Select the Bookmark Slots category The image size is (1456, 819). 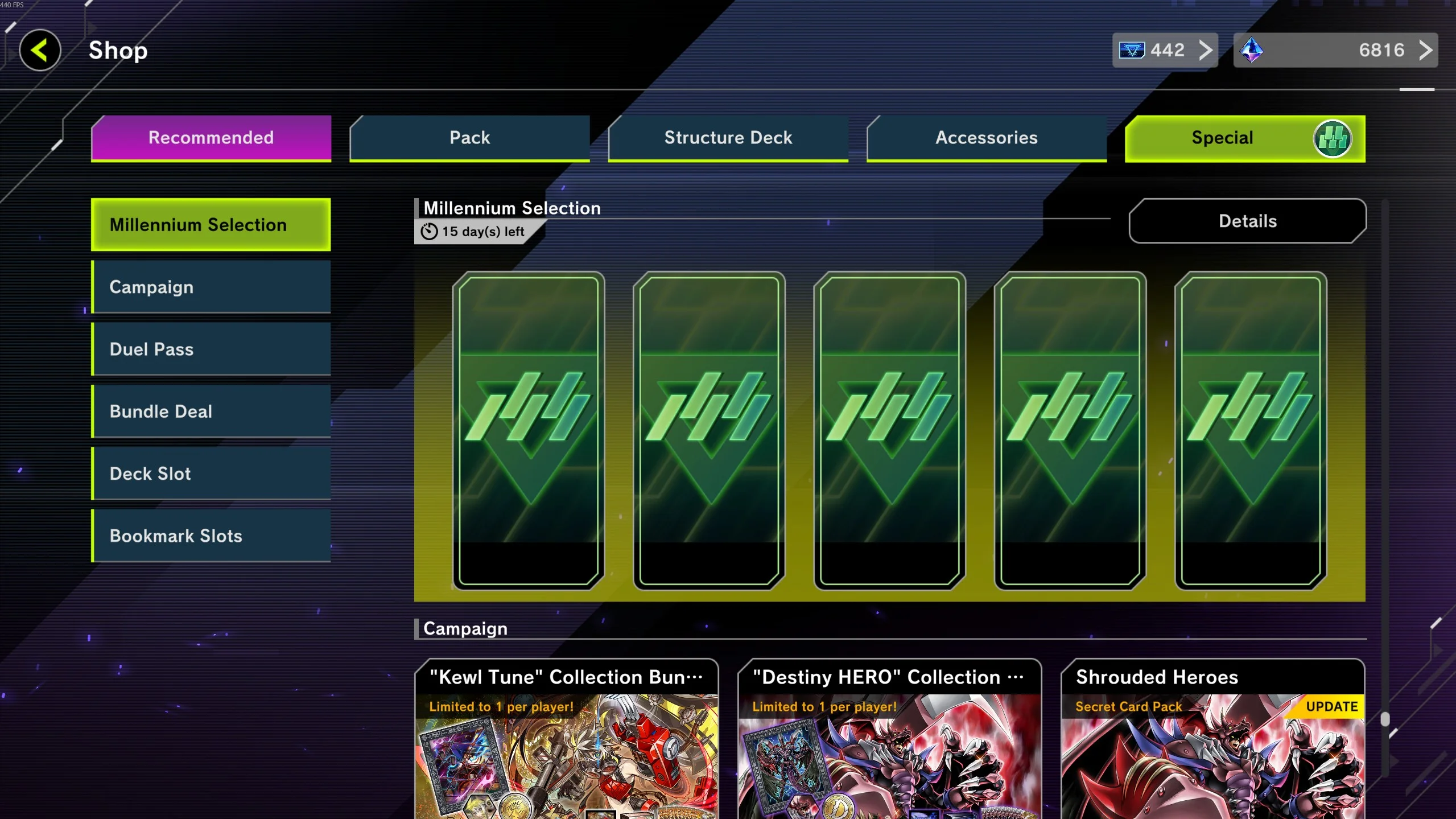(x=211, y=536)
